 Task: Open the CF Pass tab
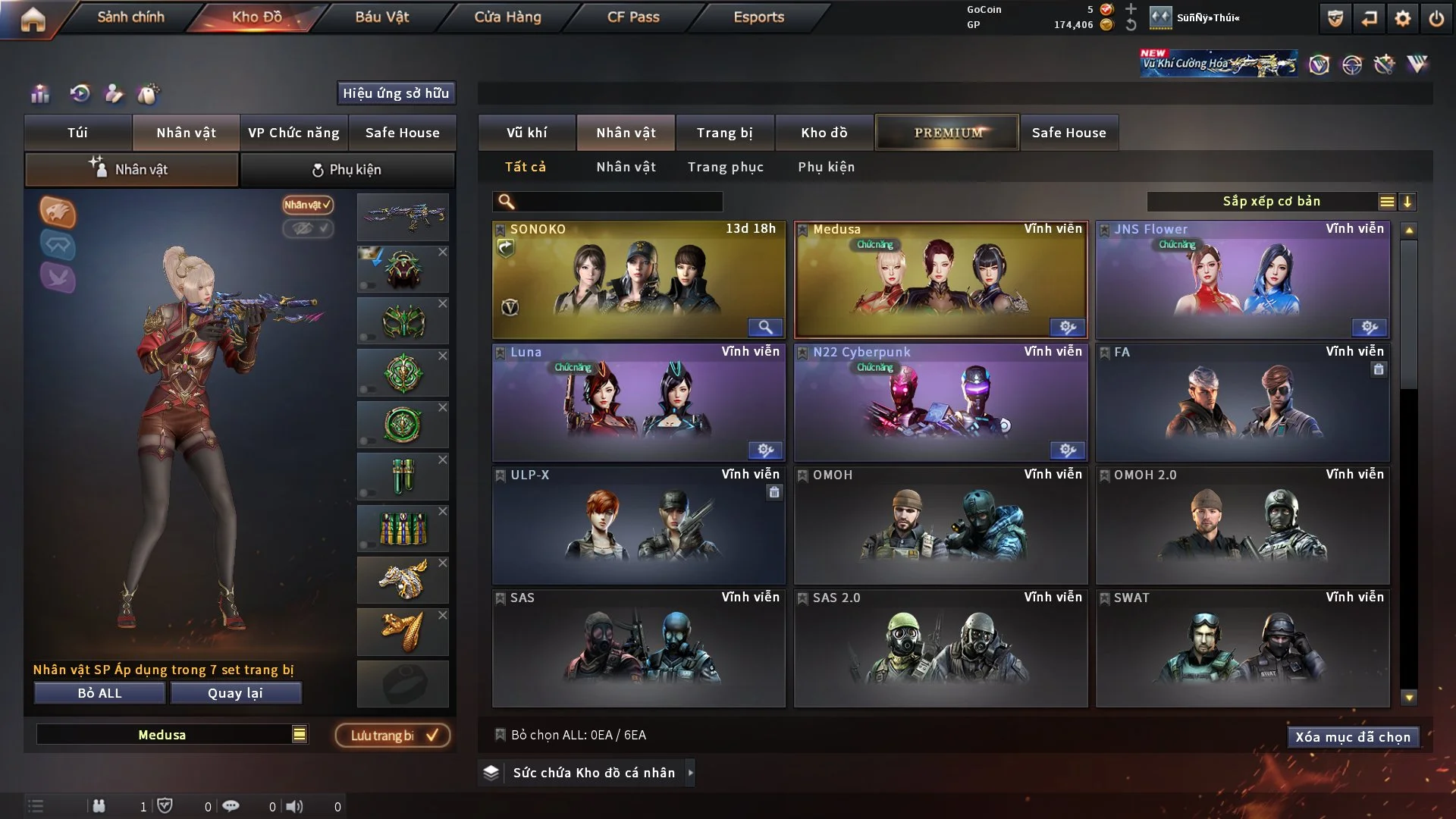tap(633, 17)
